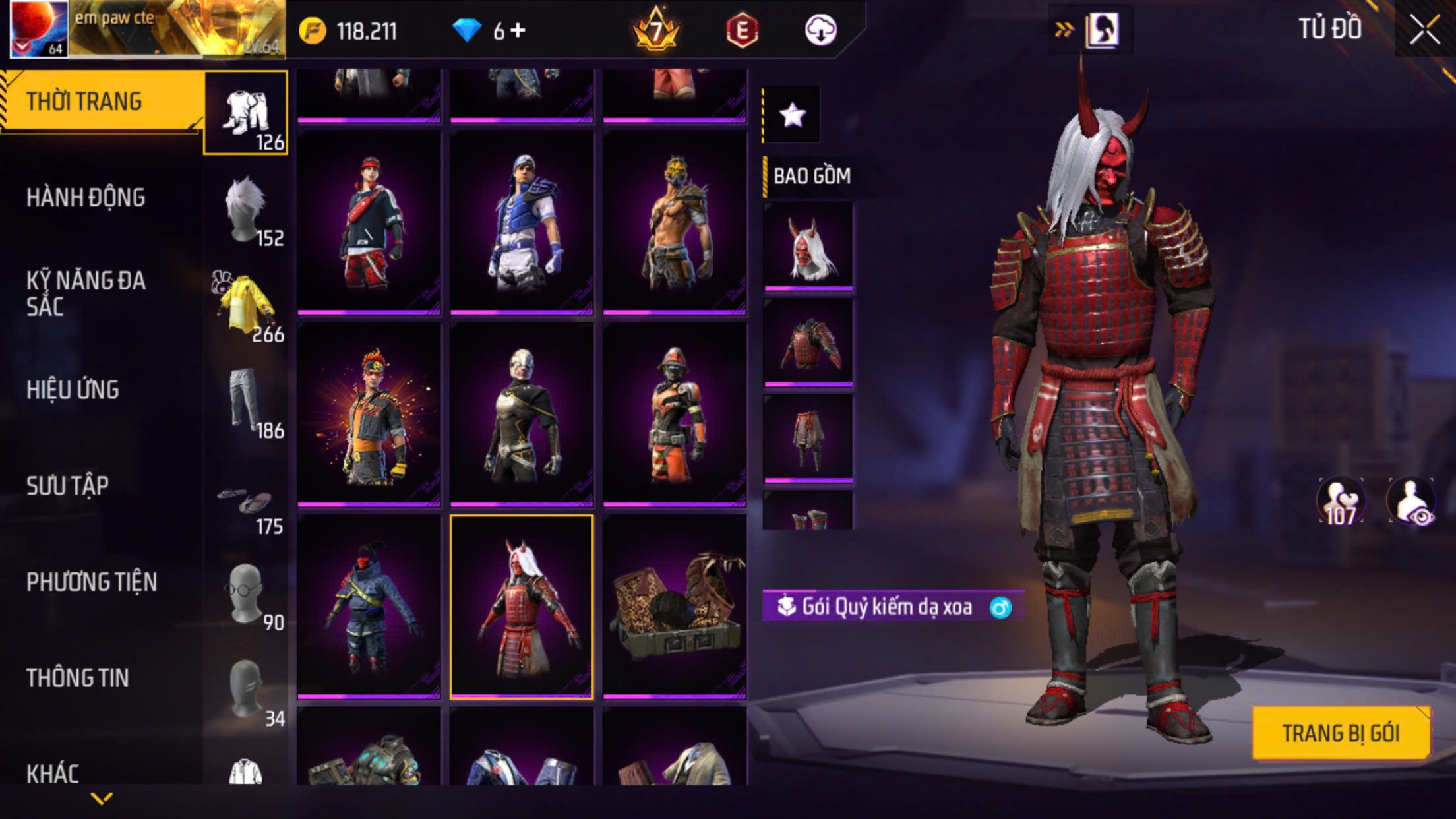The height and width of the screenshot is (819, 1456).
Task: Select the blue armored outfit thumbnail
Action: click(x=522, y=222)
